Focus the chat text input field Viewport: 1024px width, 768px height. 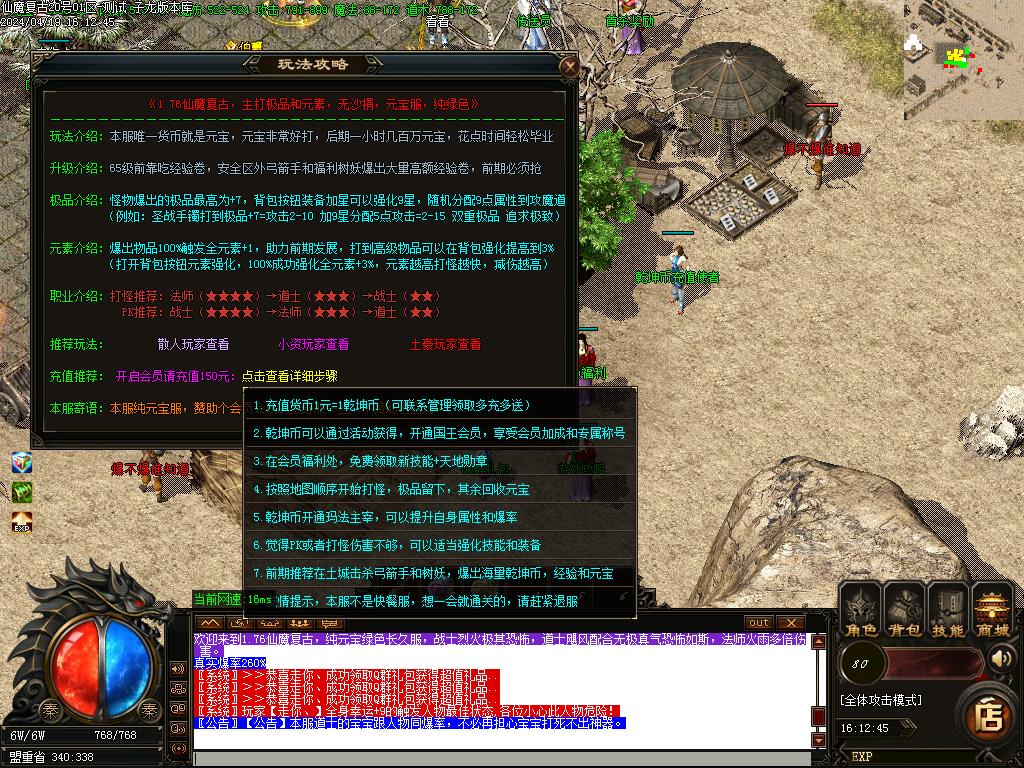point(500,758)
